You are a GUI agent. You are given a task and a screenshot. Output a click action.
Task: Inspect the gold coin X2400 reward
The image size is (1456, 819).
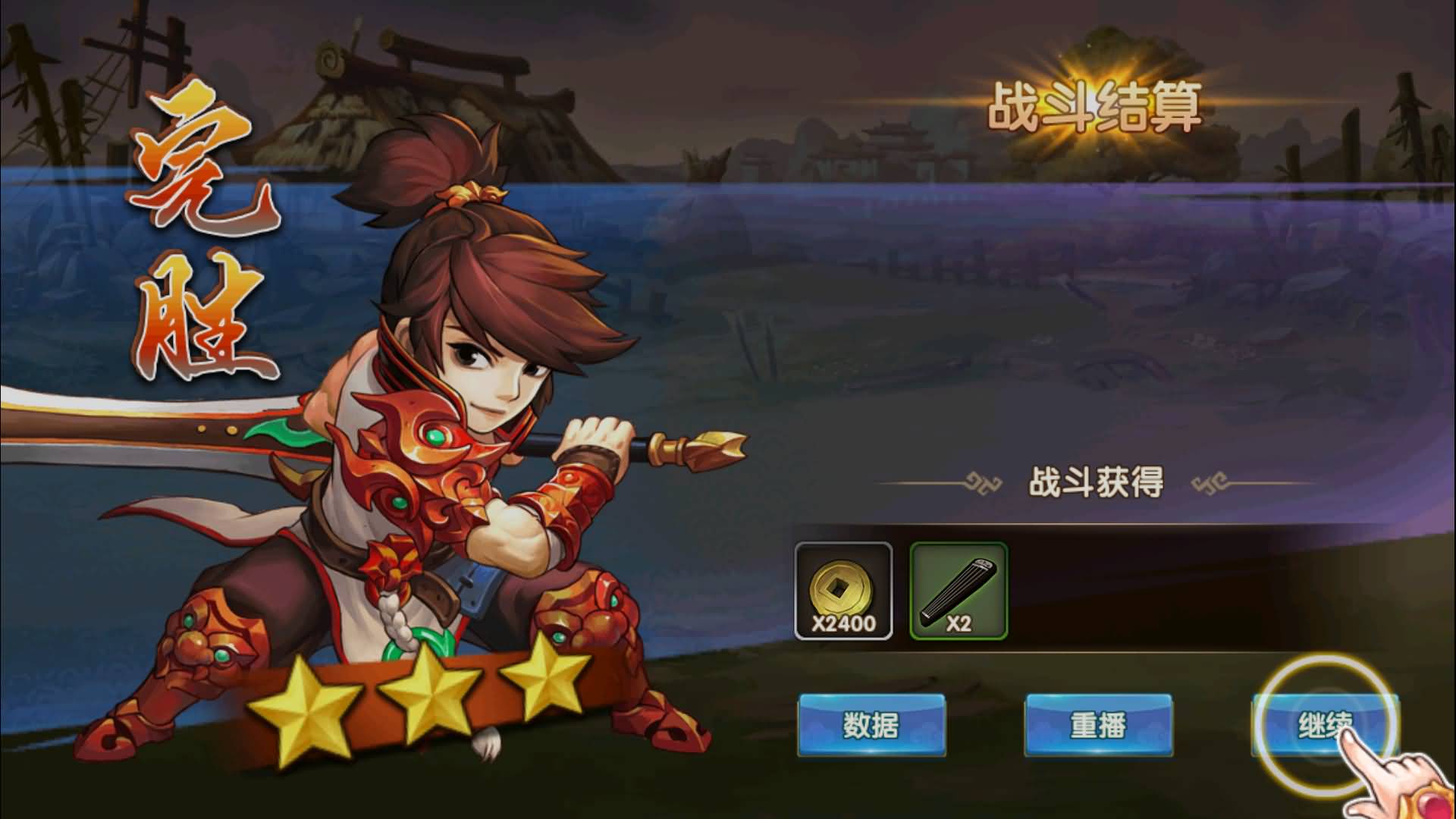[843, 591]
